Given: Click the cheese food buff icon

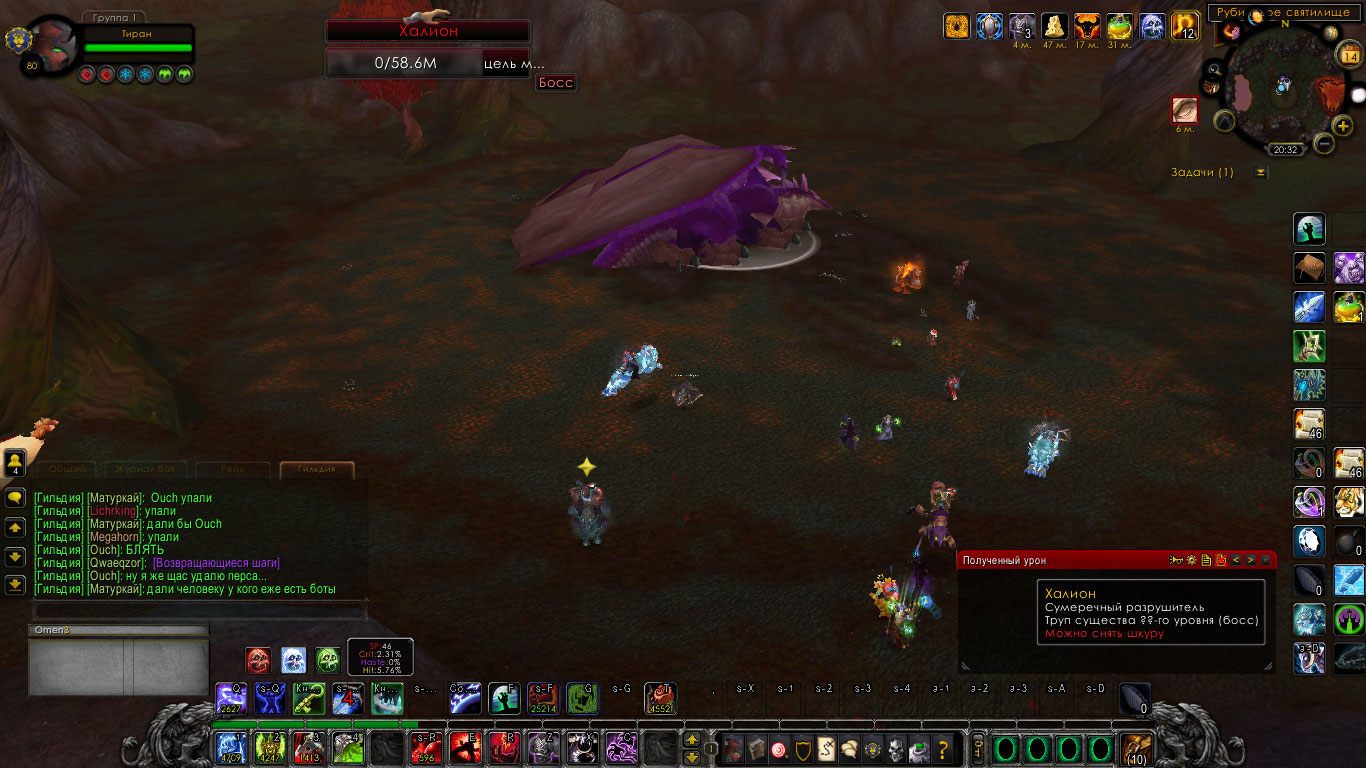Looking at the screenshot, I should pos(1054,26).
